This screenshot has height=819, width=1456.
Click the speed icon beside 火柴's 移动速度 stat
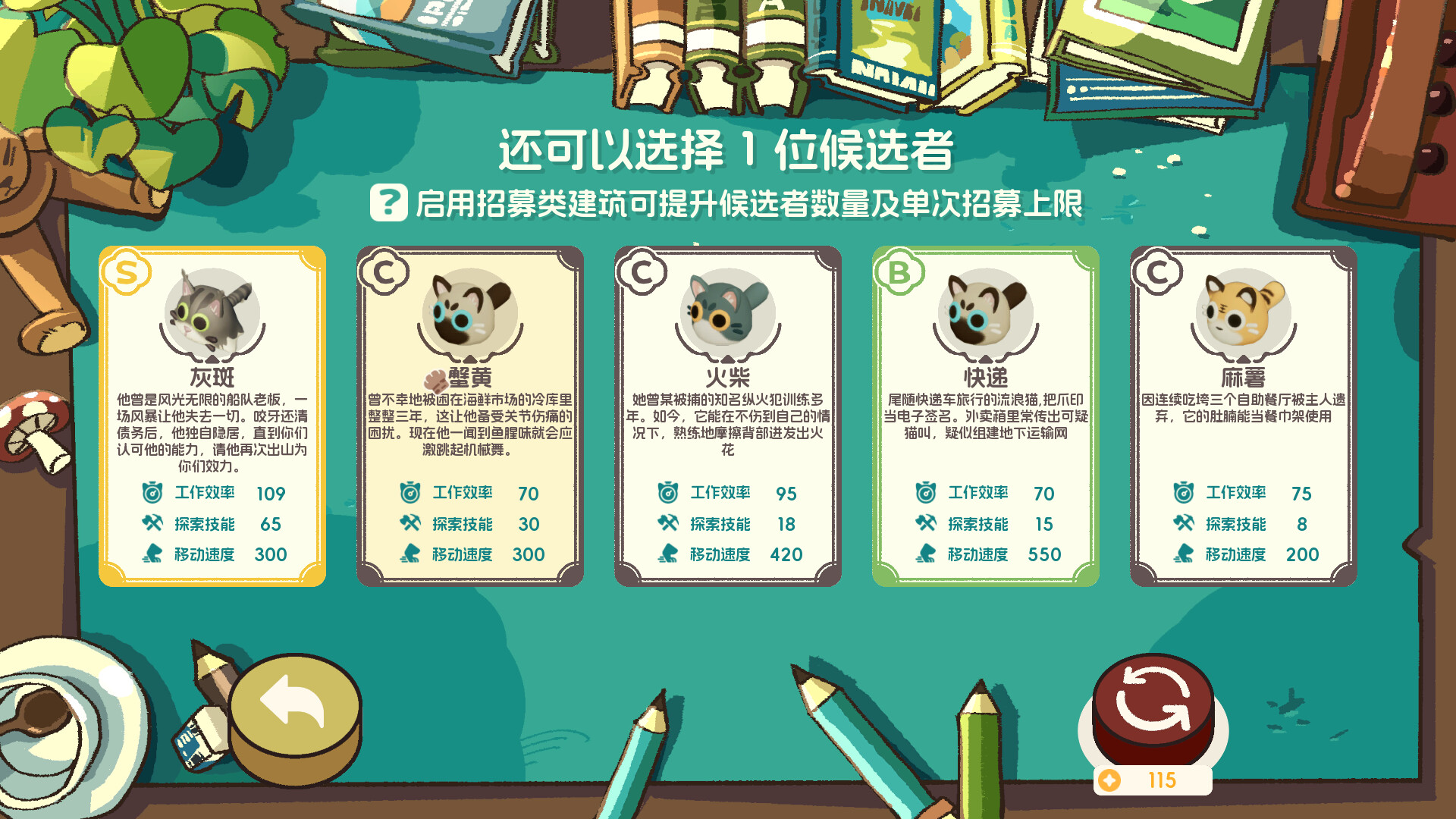(667, 554)
